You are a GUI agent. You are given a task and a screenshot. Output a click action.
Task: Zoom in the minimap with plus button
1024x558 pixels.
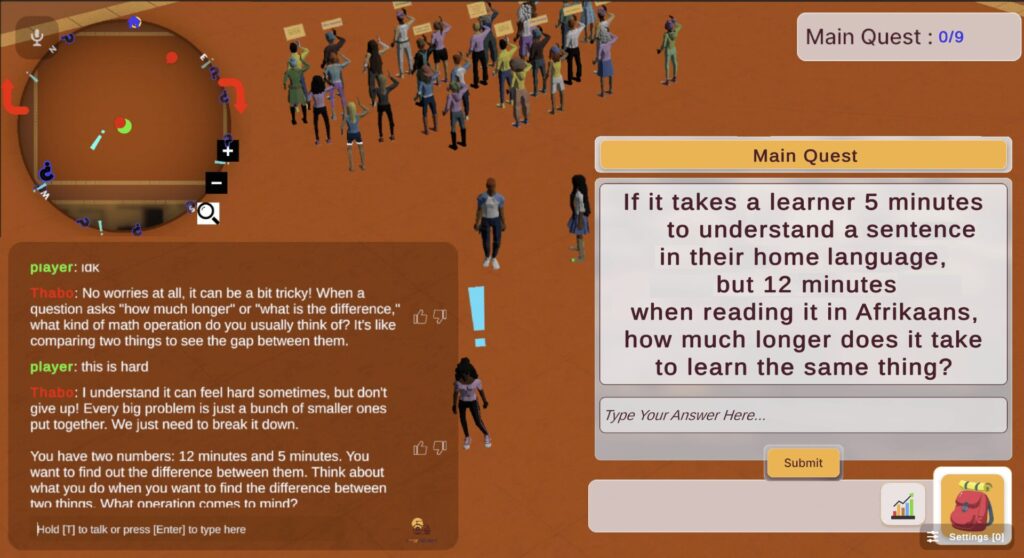tap(228, 151)
